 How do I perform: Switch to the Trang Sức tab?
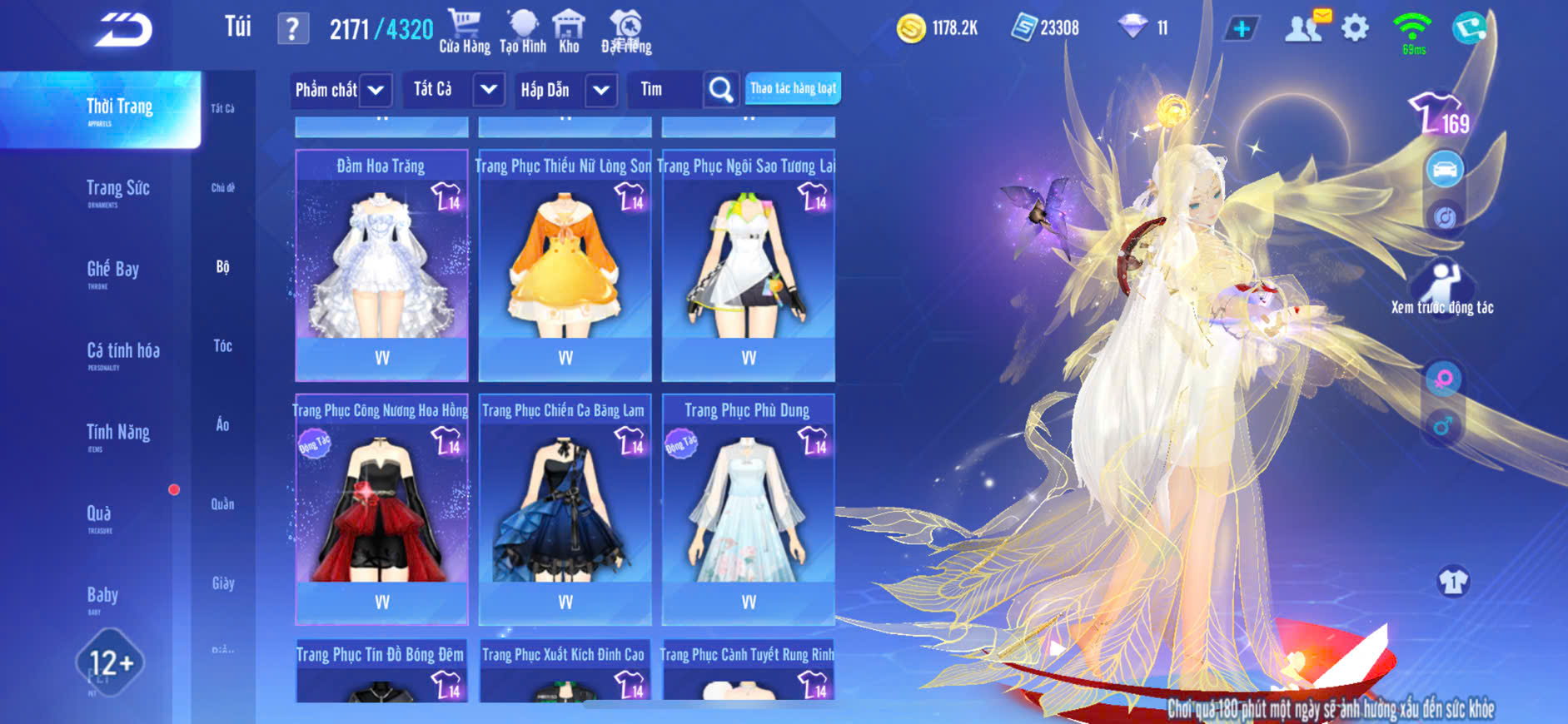[118, 190]
